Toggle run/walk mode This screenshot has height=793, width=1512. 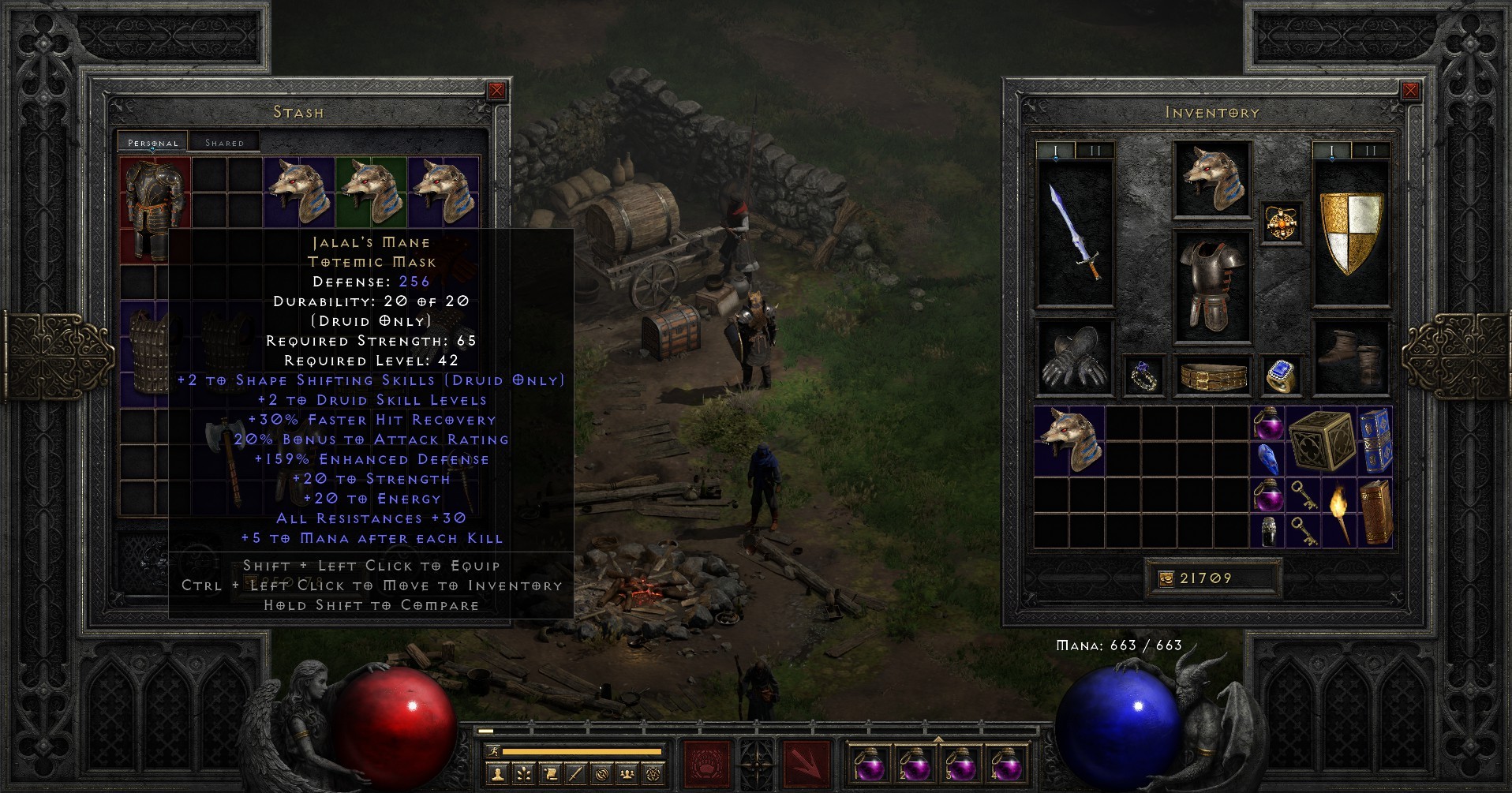(x=494, y=752)
